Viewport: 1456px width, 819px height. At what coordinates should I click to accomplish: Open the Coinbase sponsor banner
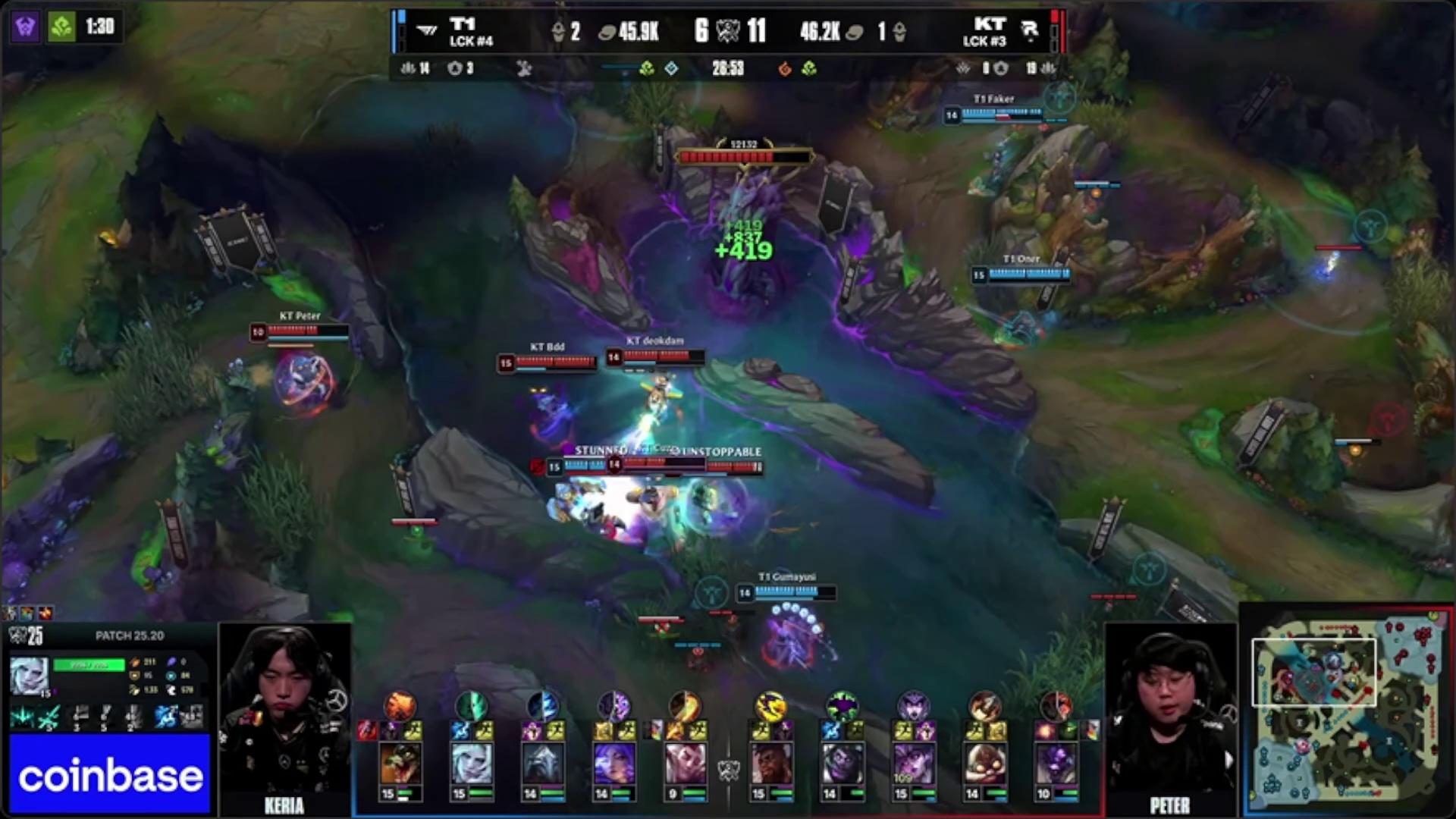pos(110,775)
